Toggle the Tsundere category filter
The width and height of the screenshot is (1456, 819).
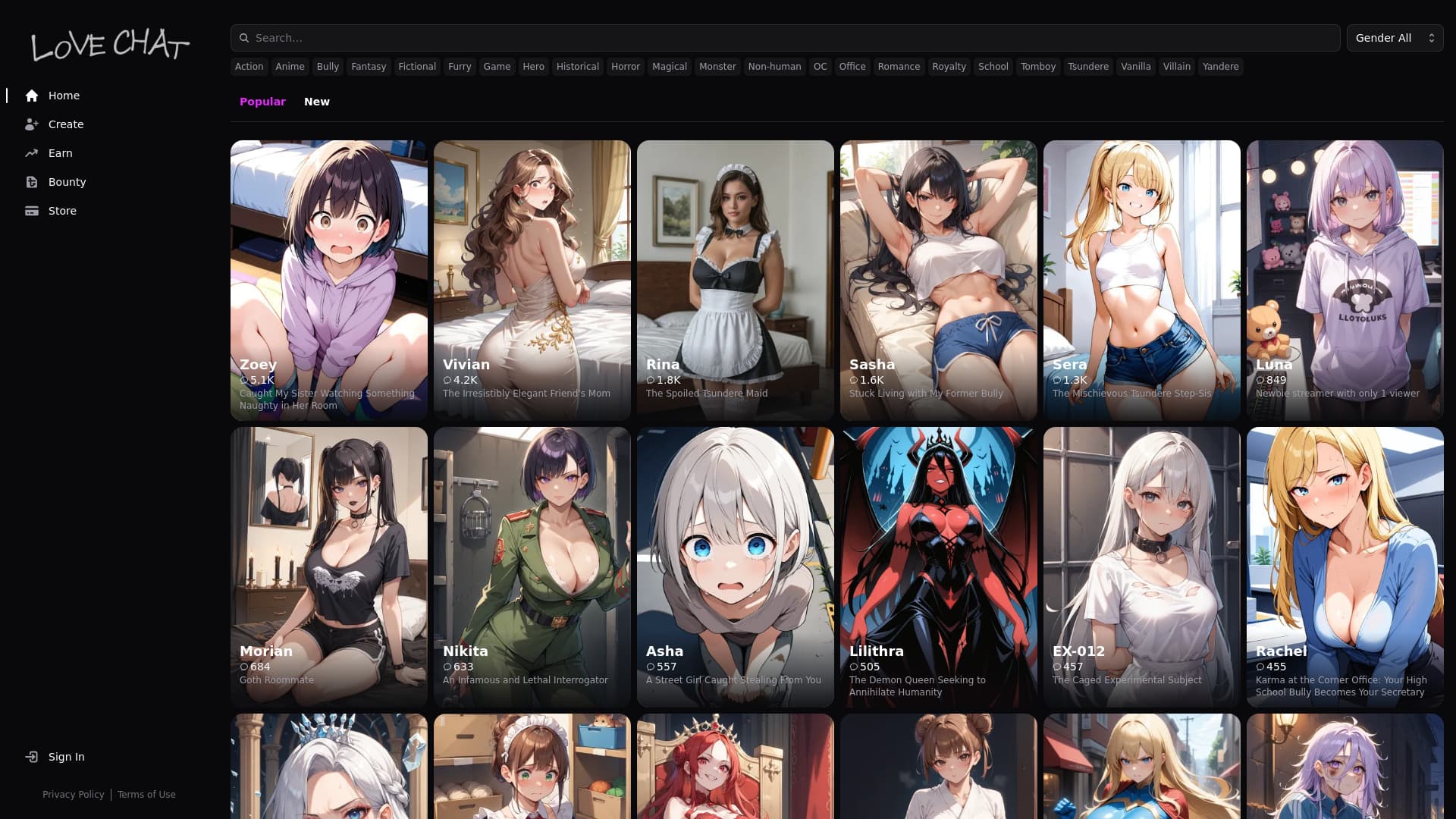(1088, 67)
